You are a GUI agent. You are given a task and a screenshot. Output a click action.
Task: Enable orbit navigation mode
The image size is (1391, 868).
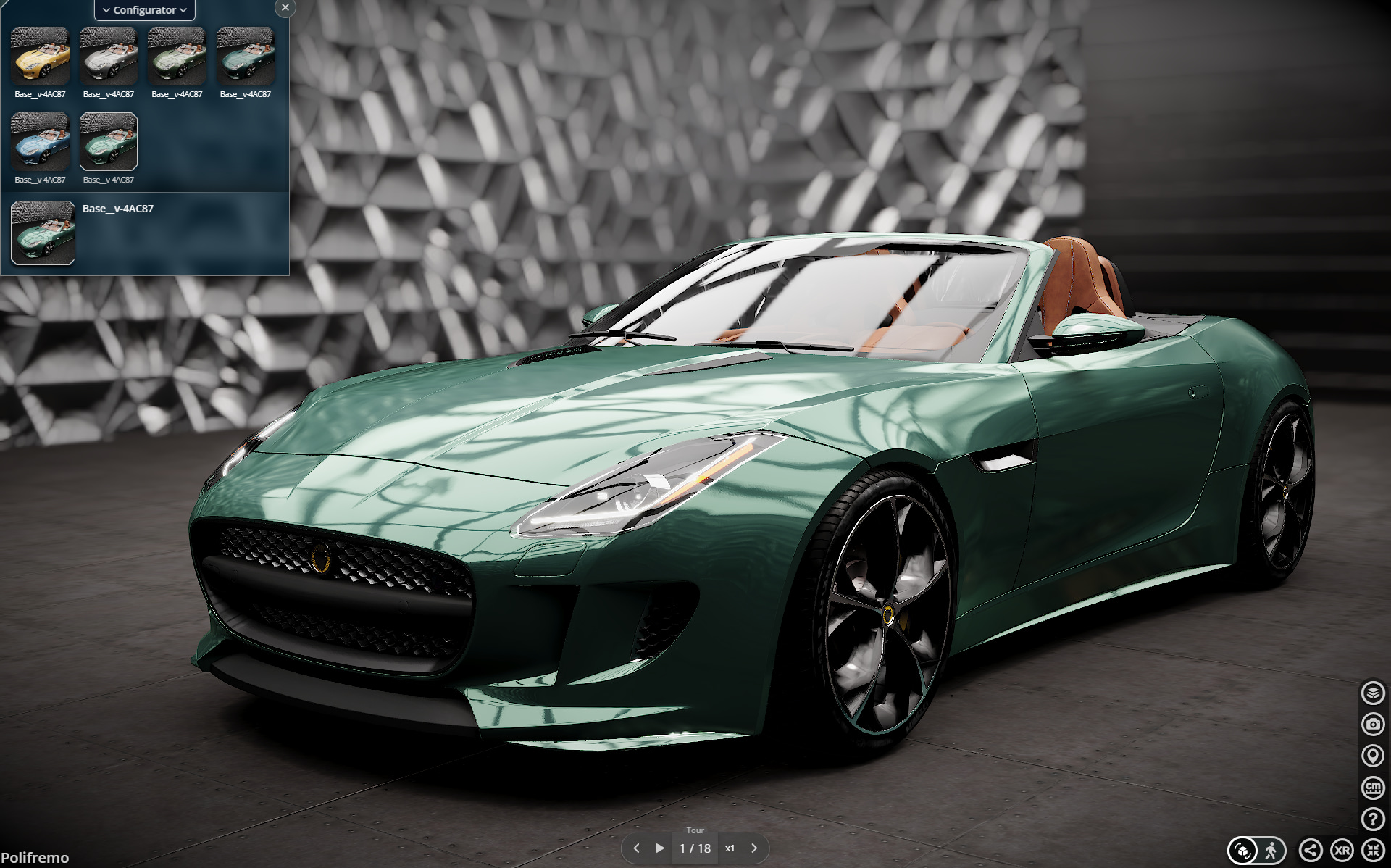coord(1242,849)
